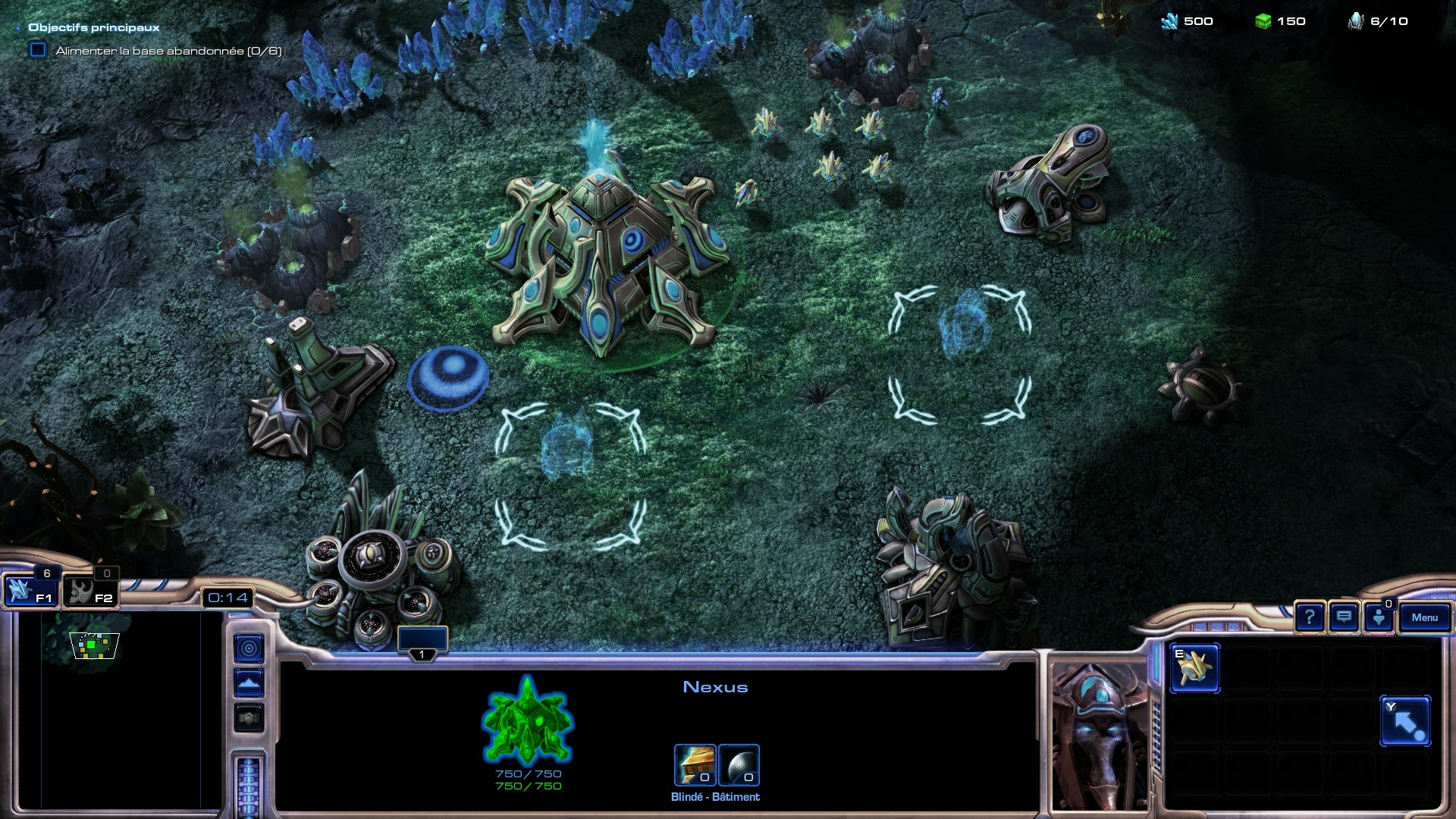Click the Nexus shield upgrade icon
The height and width of the screenshot is (819, 1456).
click(739, 764)
